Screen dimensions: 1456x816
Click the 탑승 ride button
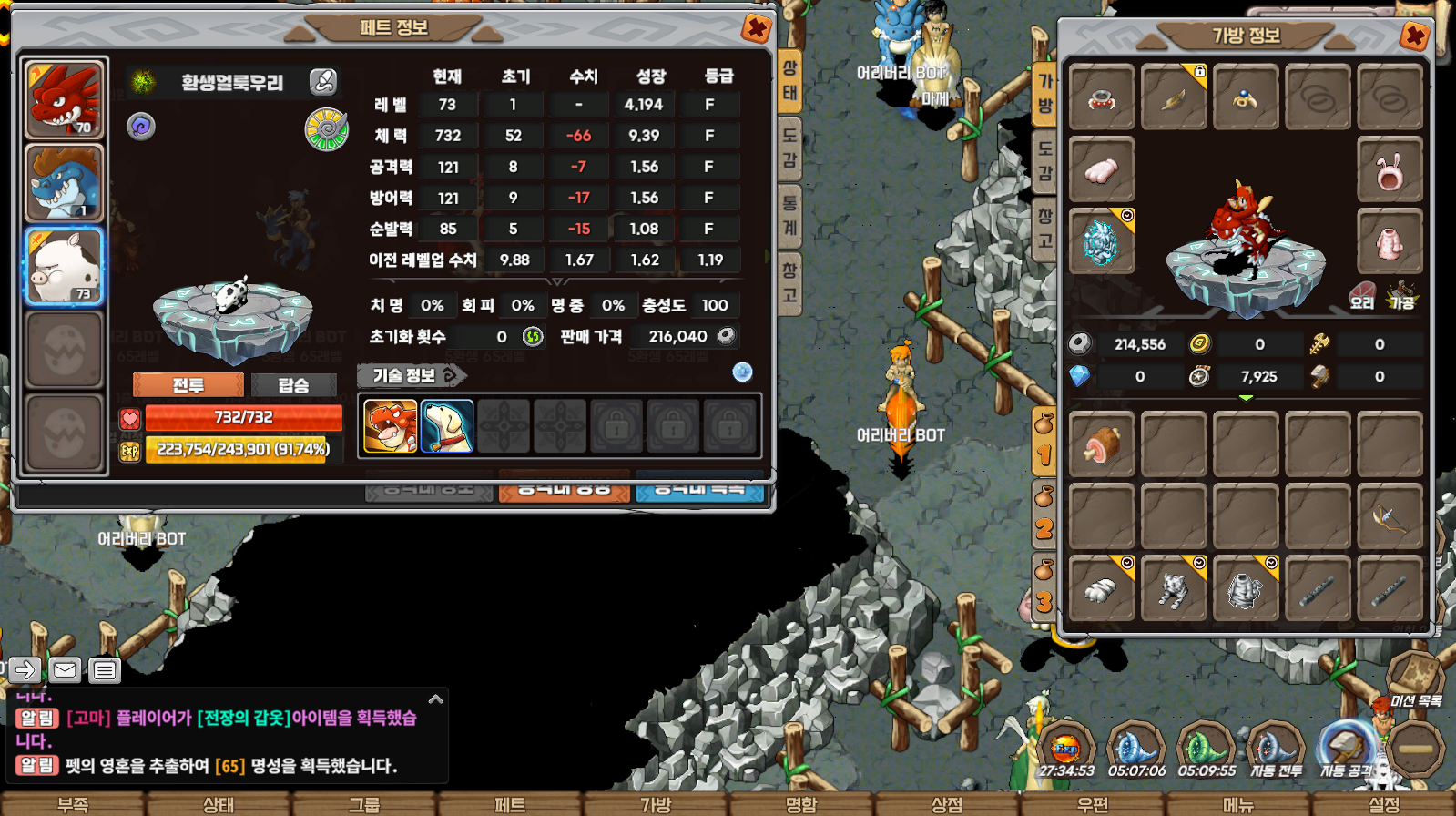coord(293,385)
